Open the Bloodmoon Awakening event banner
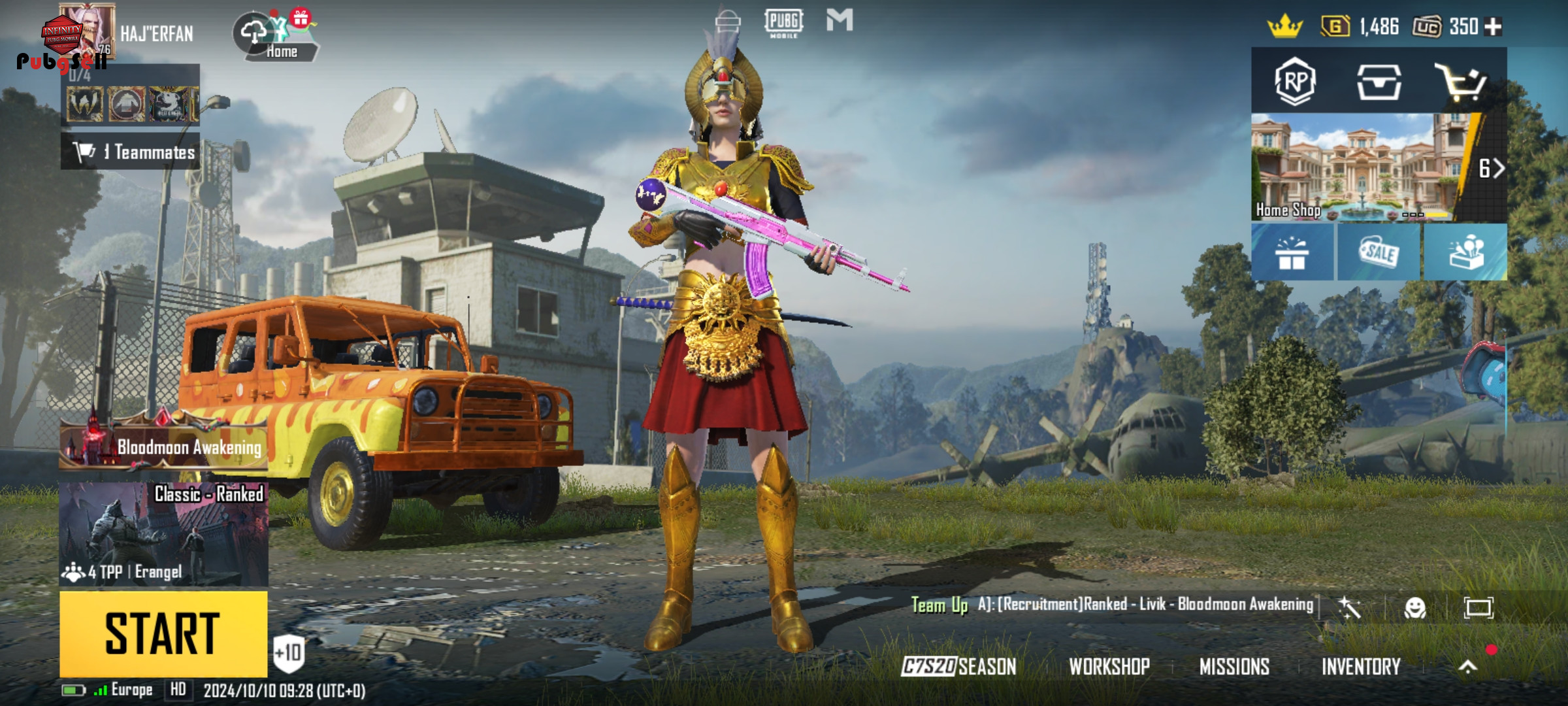 point(163,445)
